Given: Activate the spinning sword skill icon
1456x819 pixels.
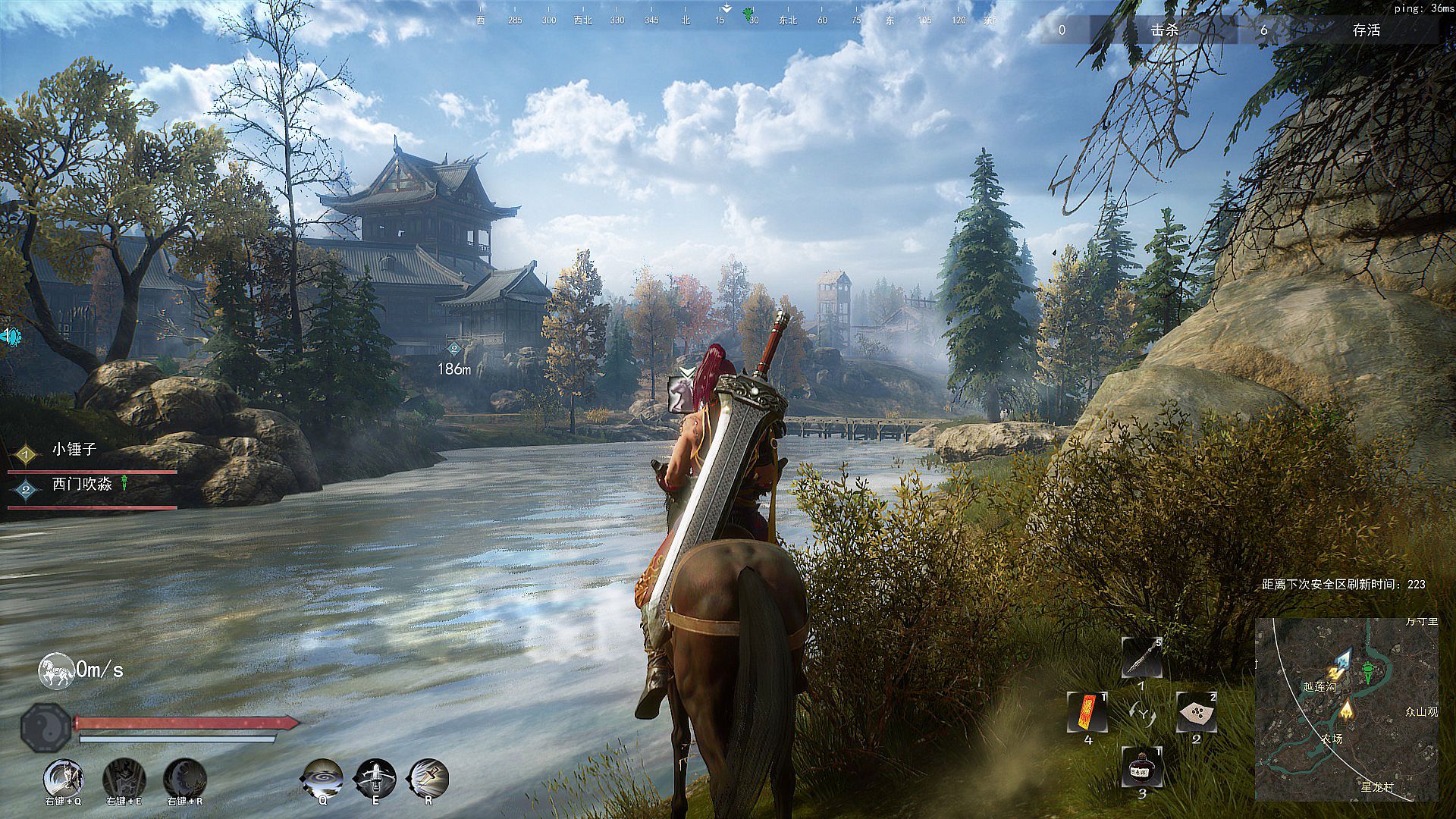Looking at the screenshot, I should 375,778.
